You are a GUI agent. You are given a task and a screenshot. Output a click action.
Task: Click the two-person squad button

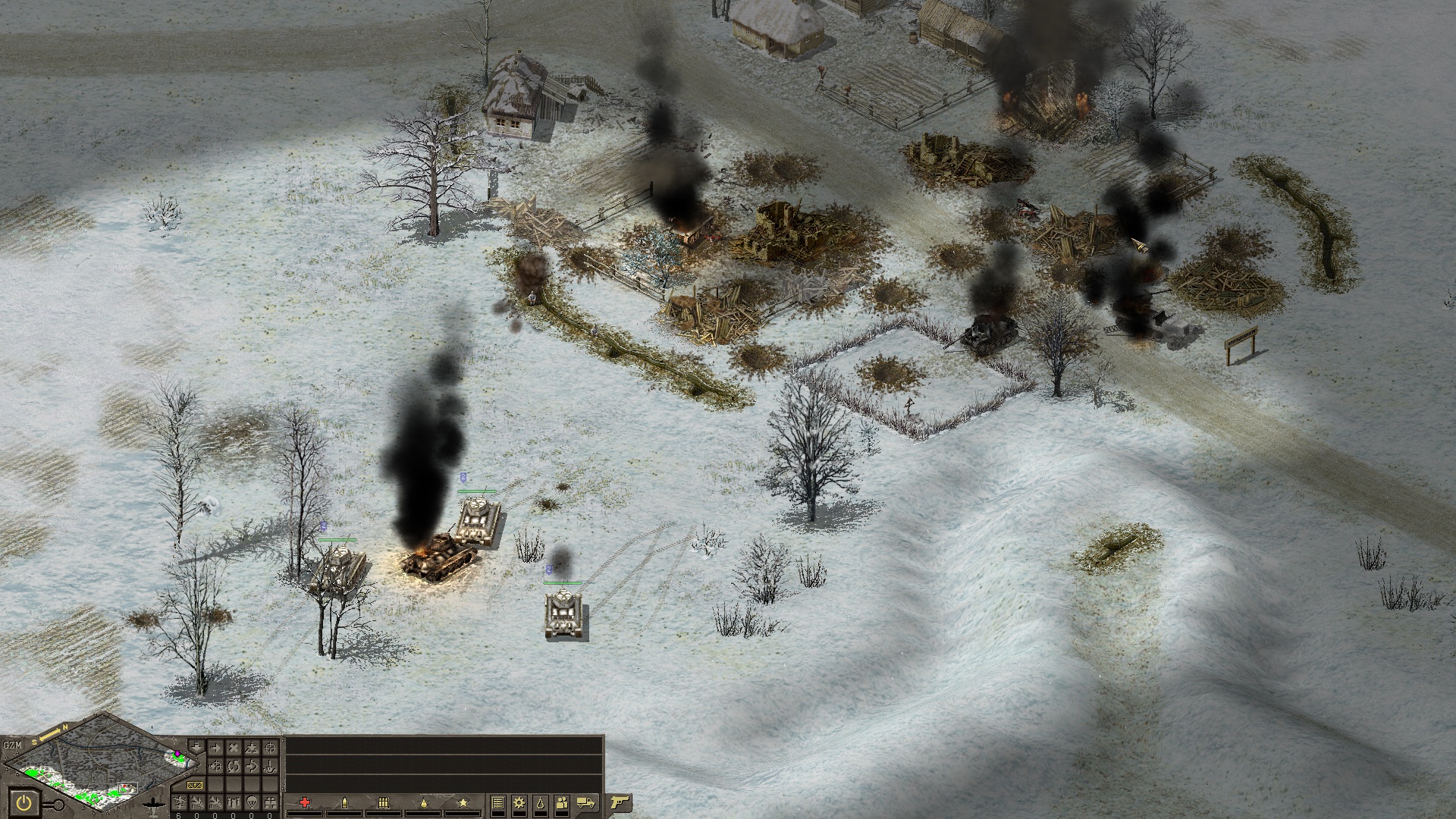coord(561,802)
